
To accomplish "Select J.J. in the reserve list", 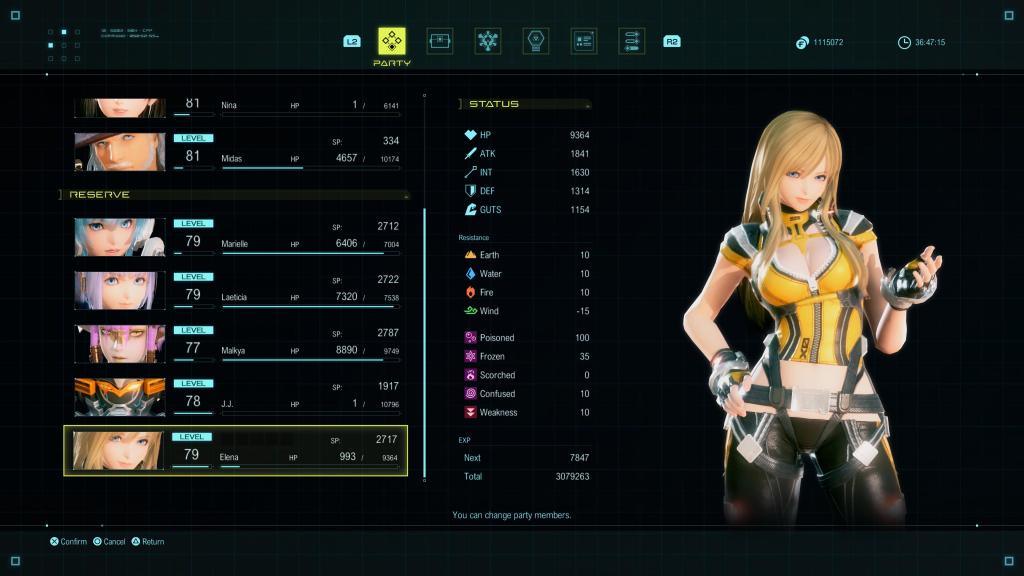I will [x=236, y=397].
